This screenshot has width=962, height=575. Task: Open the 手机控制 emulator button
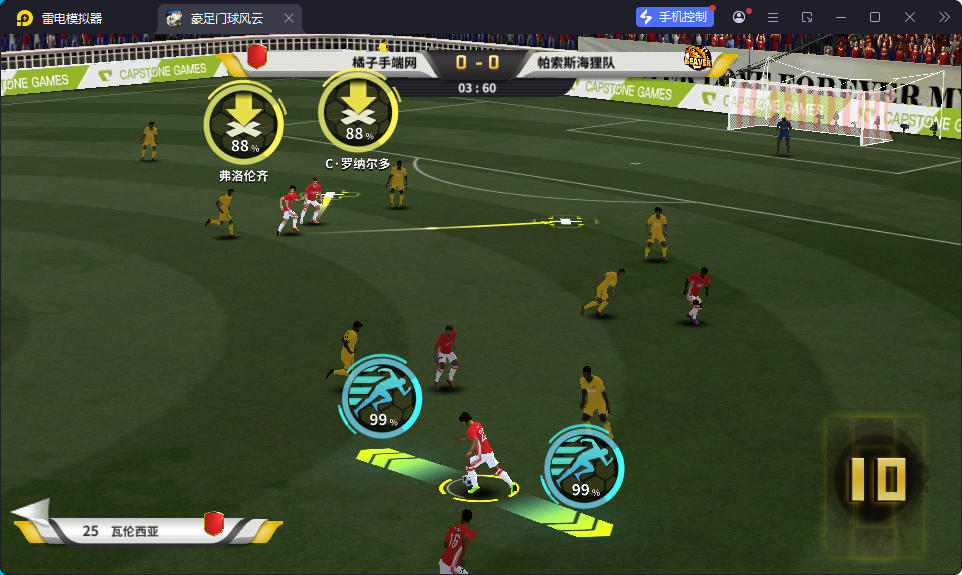(674, 17)
